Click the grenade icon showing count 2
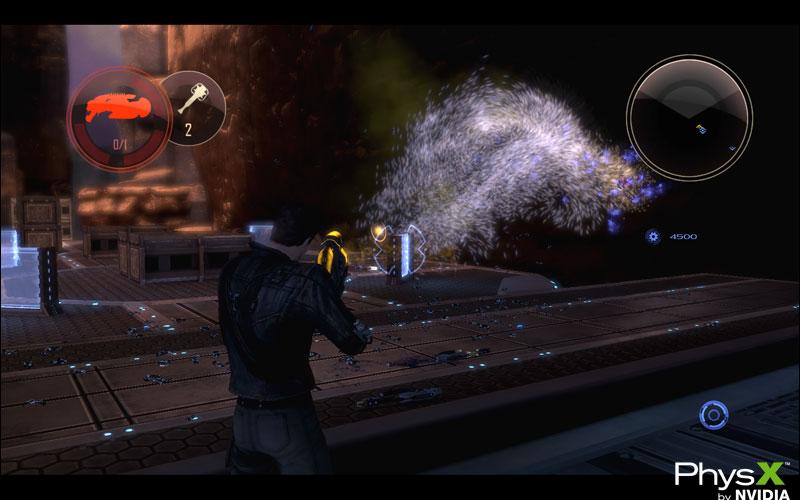This screenshot has height=500, width=800. point(190,102)
